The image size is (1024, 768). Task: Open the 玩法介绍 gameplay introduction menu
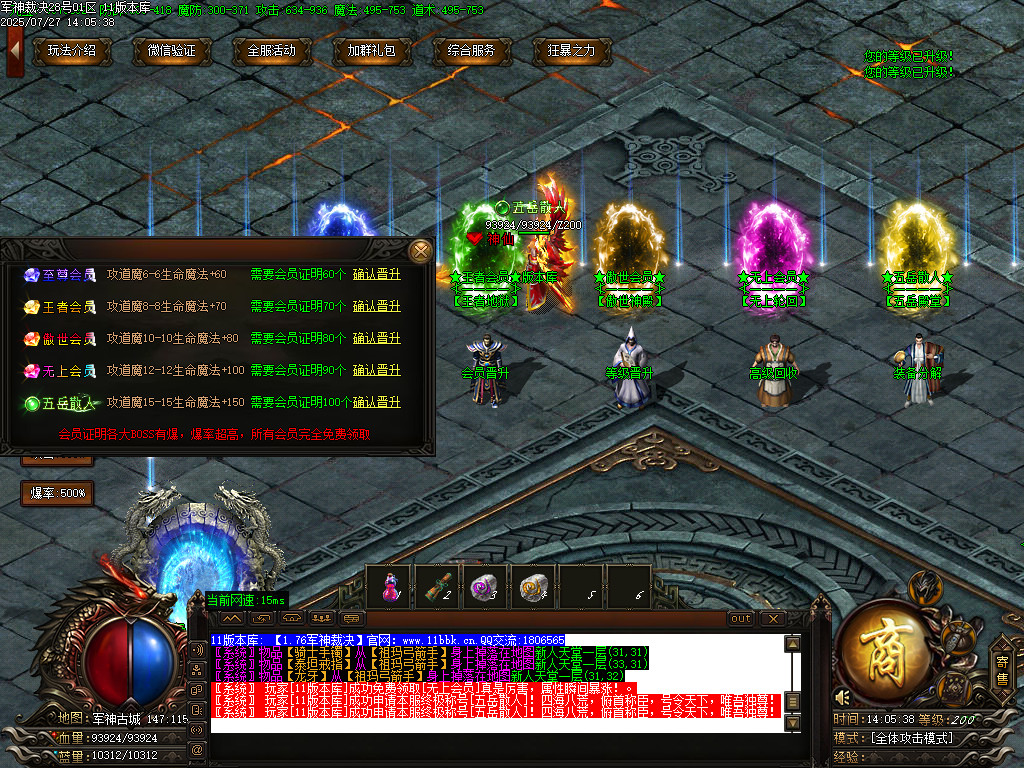point(72,51)
